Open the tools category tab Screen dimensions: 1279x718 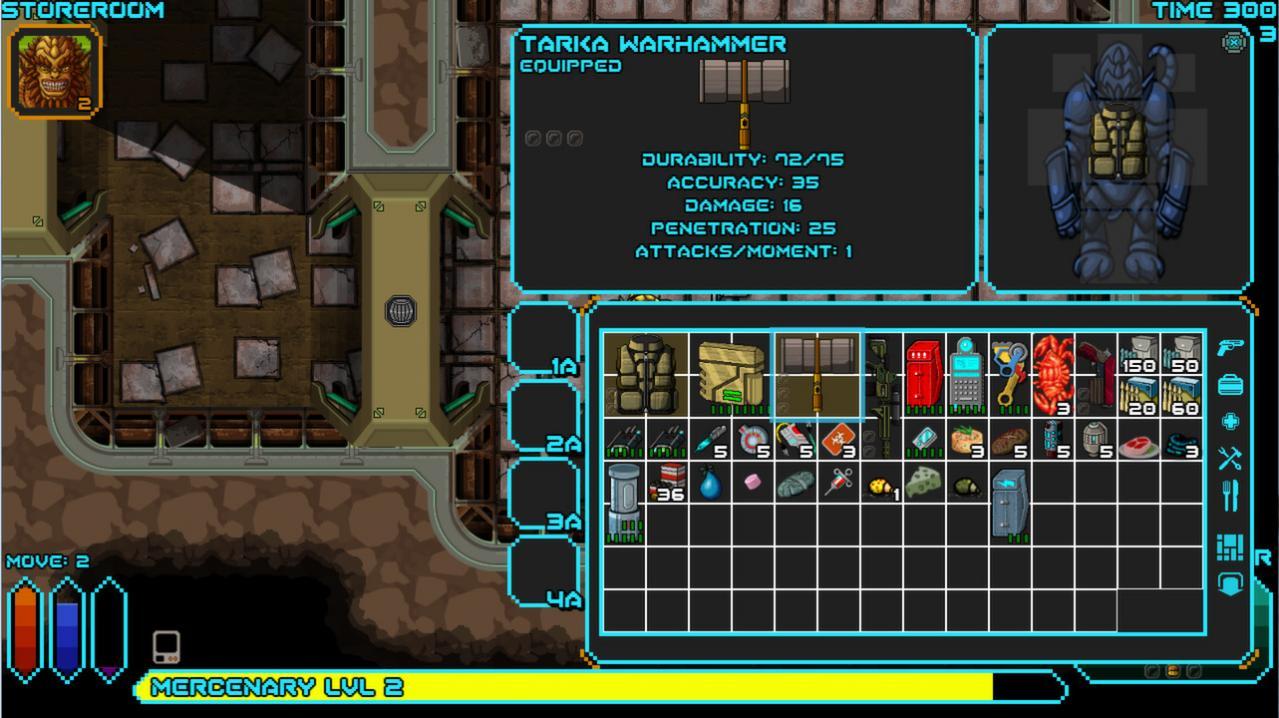[1230, 458]
